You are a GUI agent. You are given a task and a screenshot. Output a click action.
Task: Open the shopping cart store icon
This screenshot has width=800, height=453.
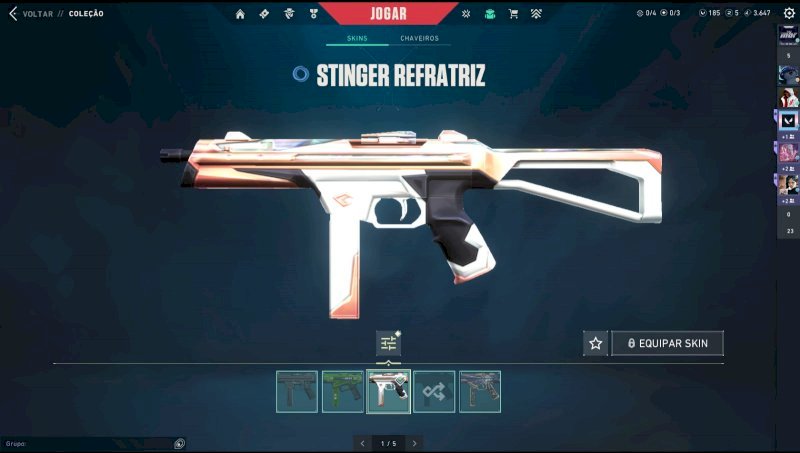pos(513,14)
